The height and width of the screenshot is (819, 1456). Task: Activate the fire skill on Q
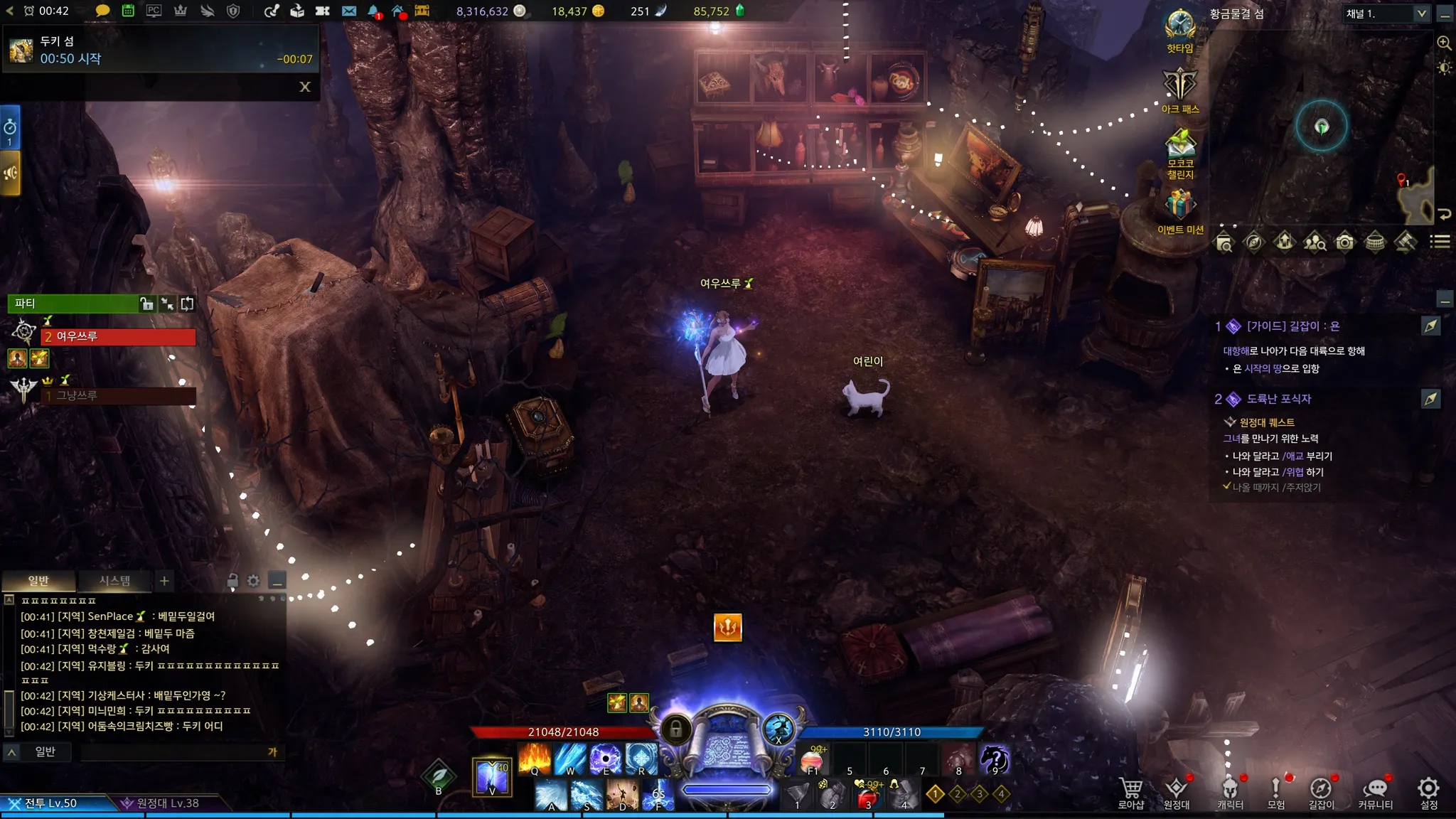[535, 758]
